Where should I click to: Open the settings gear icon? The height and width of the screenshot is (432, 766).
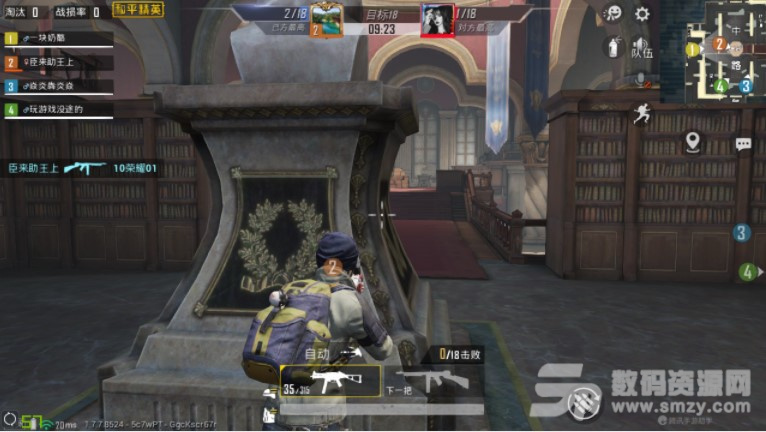click(642, 14)
